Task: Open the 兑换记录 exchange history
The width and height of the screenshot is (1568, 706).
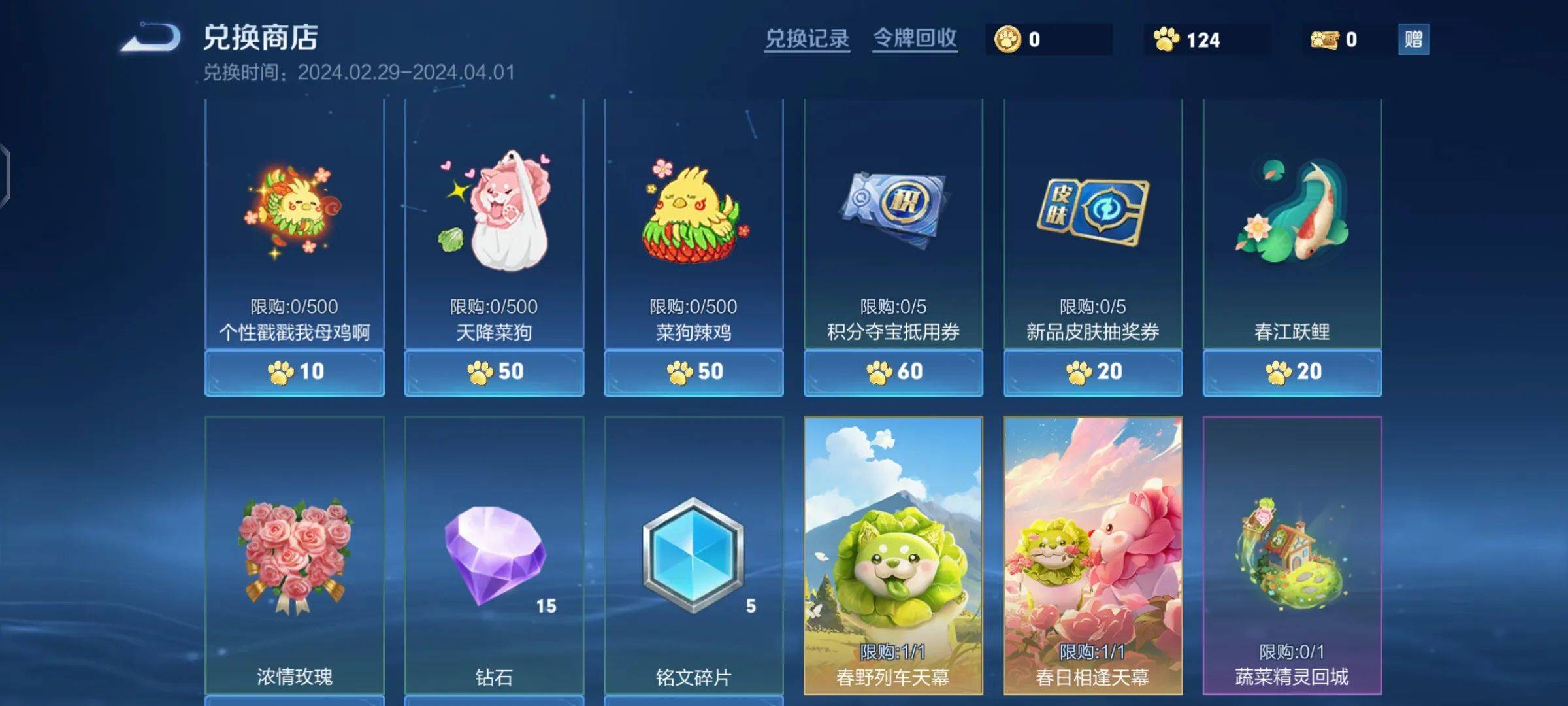Action: (807, 39)
